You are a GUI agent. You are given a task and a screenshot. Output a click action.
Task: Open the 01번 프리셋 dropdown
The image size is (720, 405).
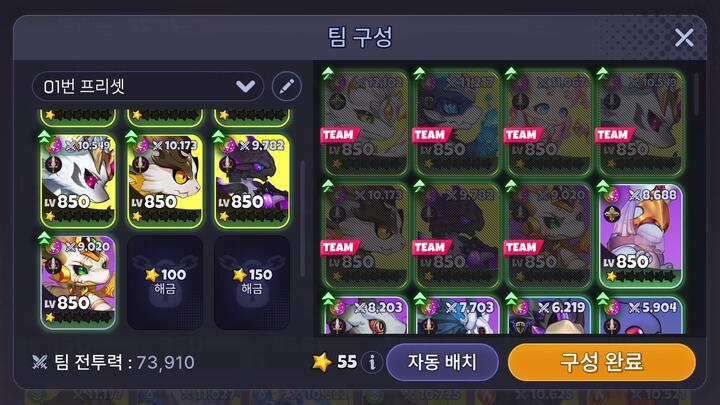click(148, 86)
